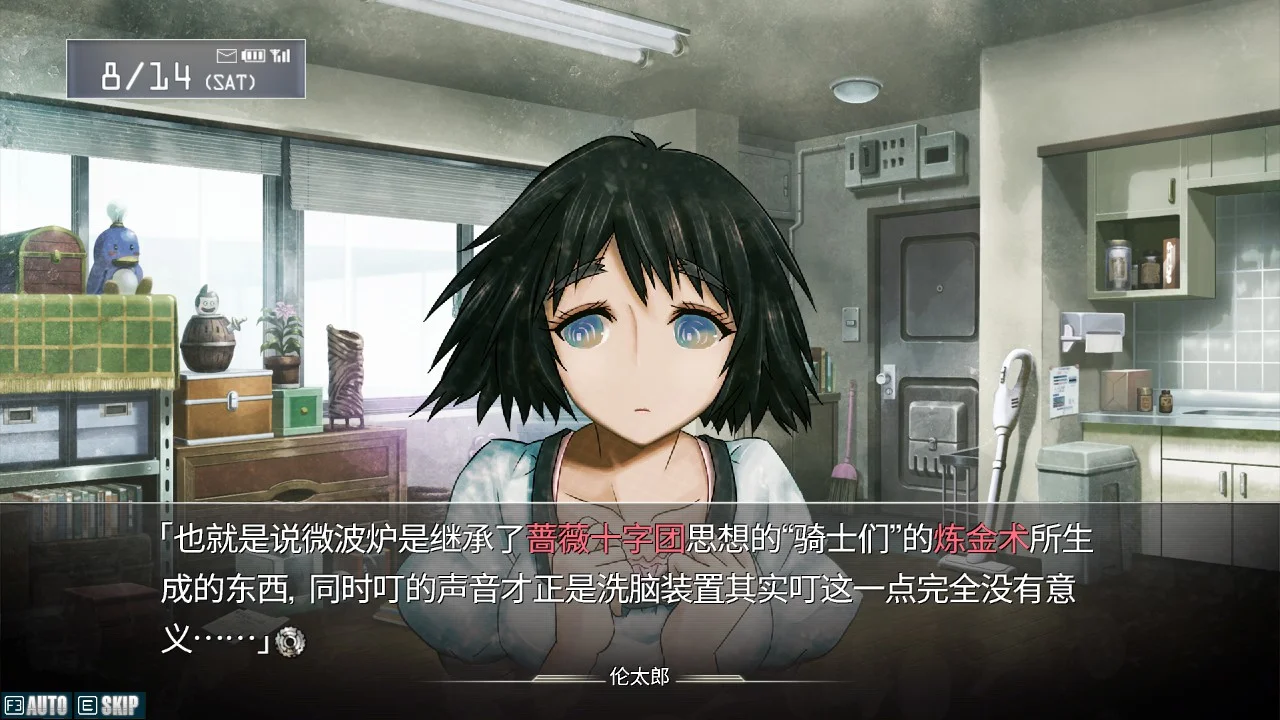Click the spinning gear to continue dialogue
The width and height of the screenshot is (1280, 720).
point(290,640)
